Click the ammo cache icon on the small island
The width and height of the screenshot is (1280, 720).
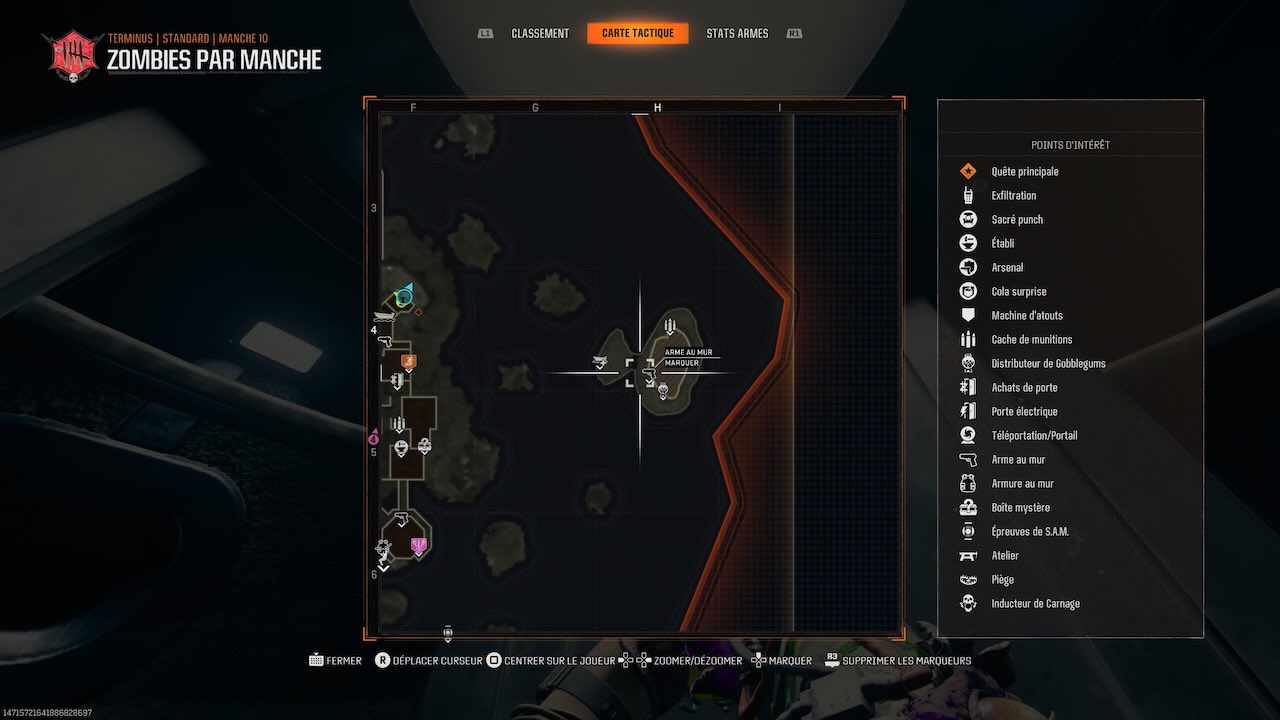670,327
